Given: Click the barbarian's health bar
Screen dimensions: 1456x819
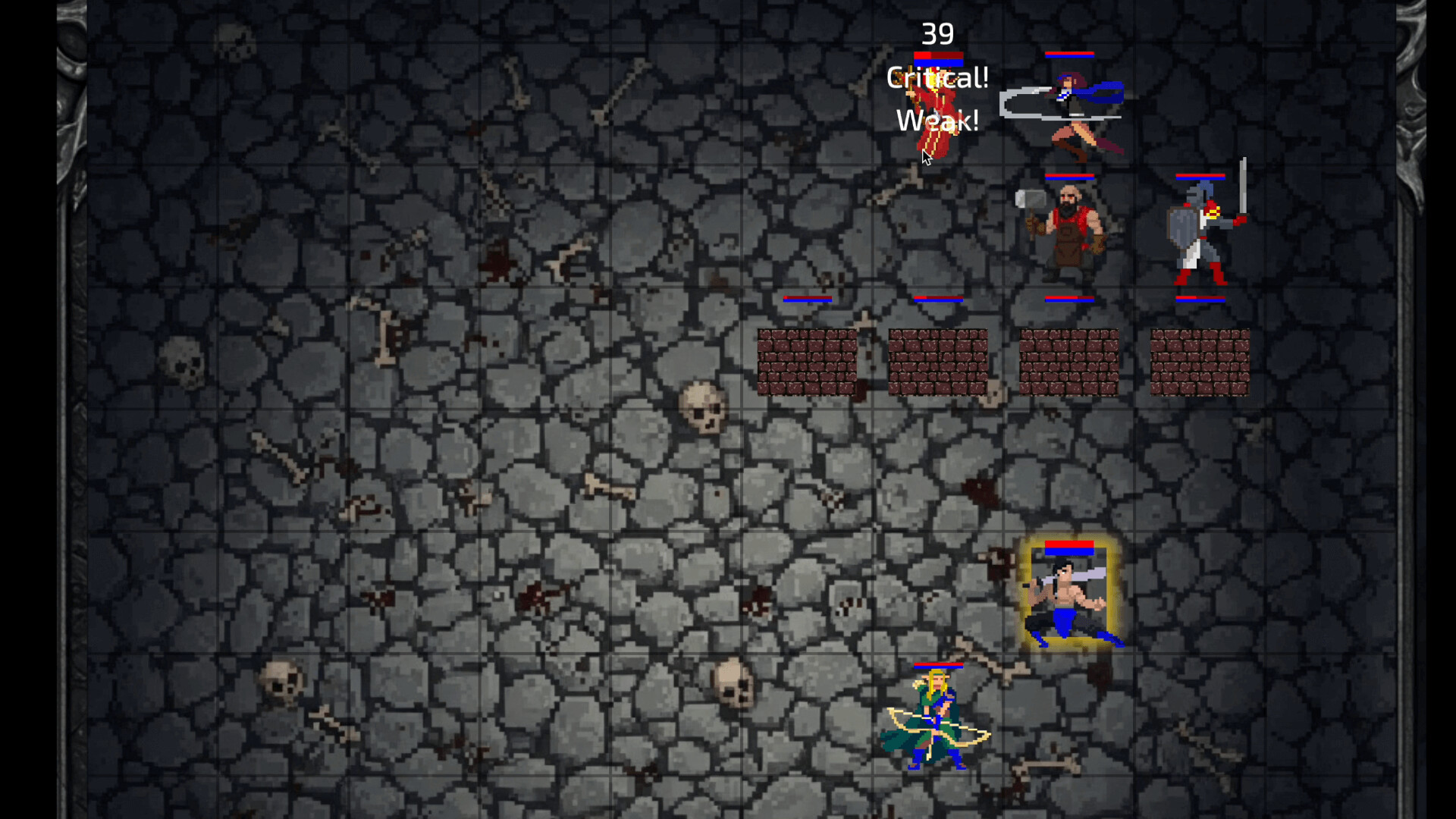Looking at the screenshot, I should (1069, 544).
